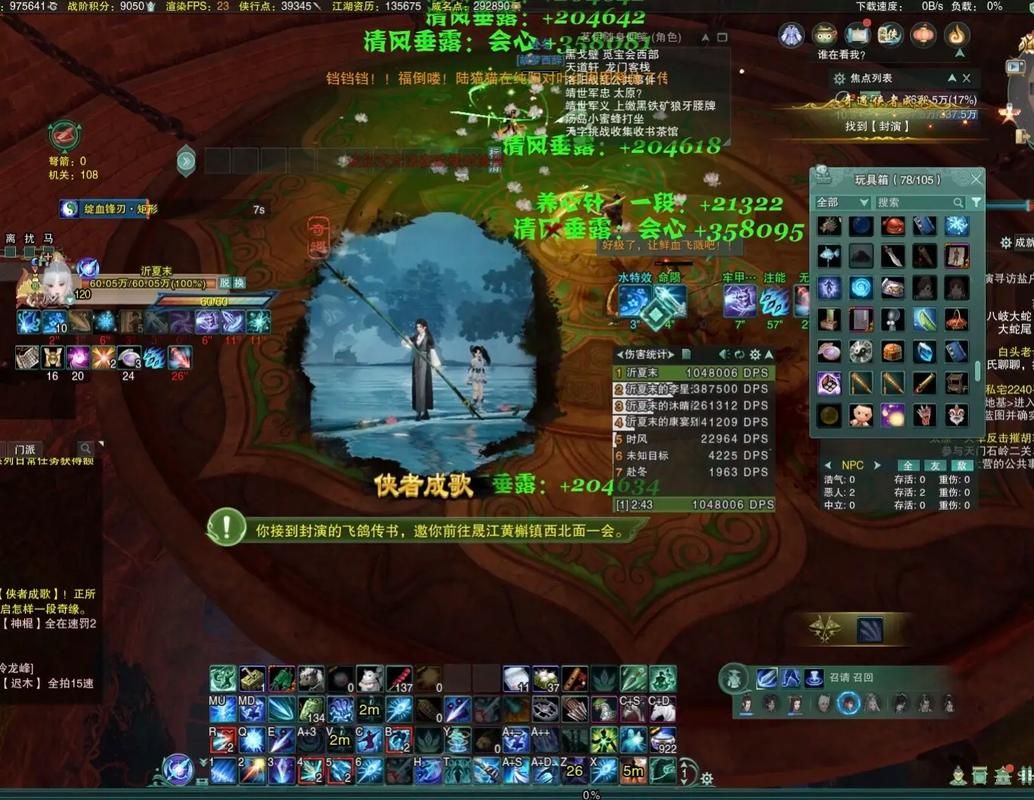Select the red claw hand toy icon

pos(925,414)
